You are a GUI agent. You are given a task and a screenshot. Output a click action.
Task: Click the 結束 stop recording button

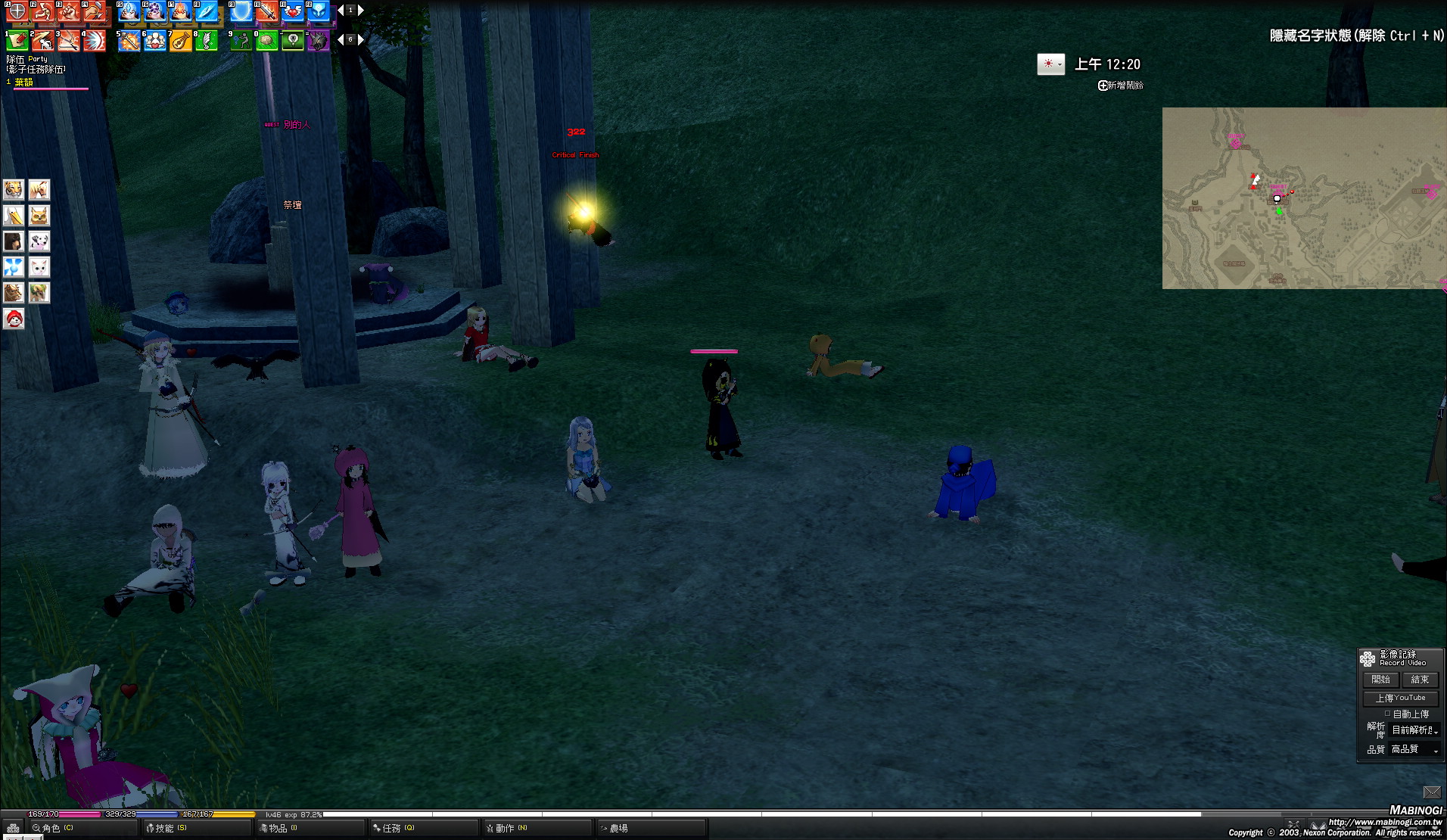tap(1419, 680)
